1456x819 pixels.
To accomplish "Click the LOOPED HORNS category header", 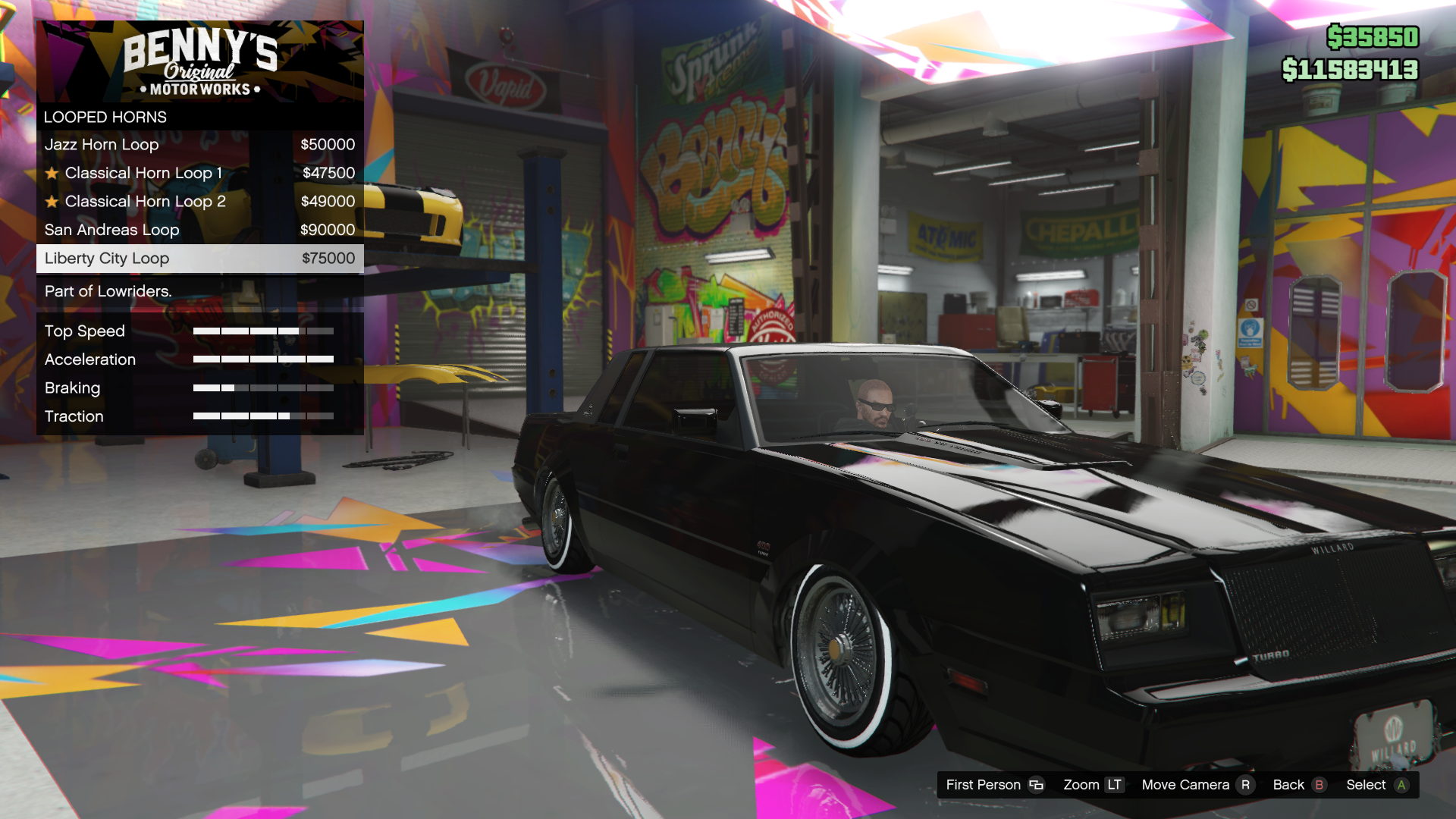I will (105, 117).
